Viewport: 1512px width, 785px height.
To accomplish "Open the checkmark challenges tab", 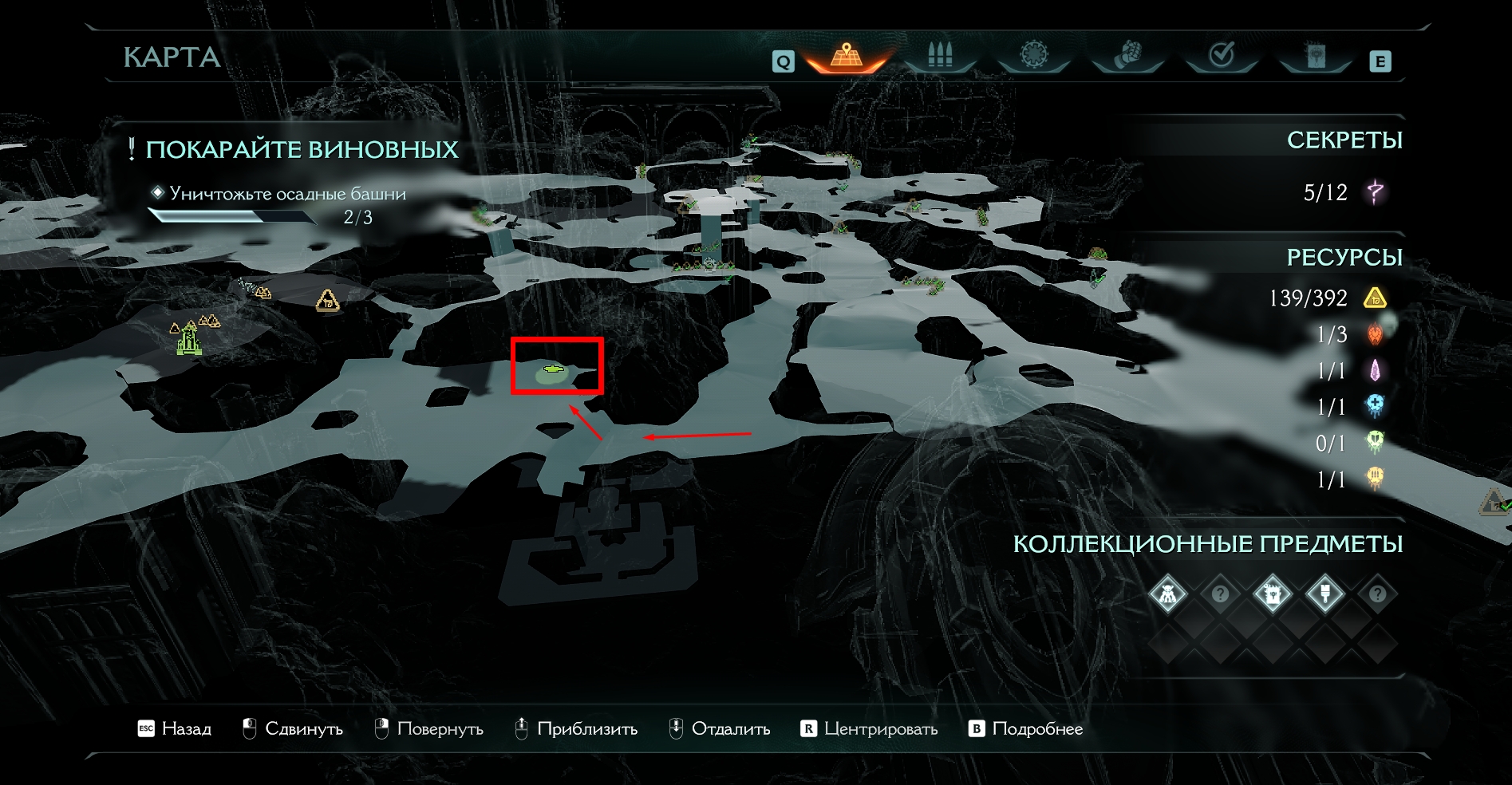I will 1222,56.
